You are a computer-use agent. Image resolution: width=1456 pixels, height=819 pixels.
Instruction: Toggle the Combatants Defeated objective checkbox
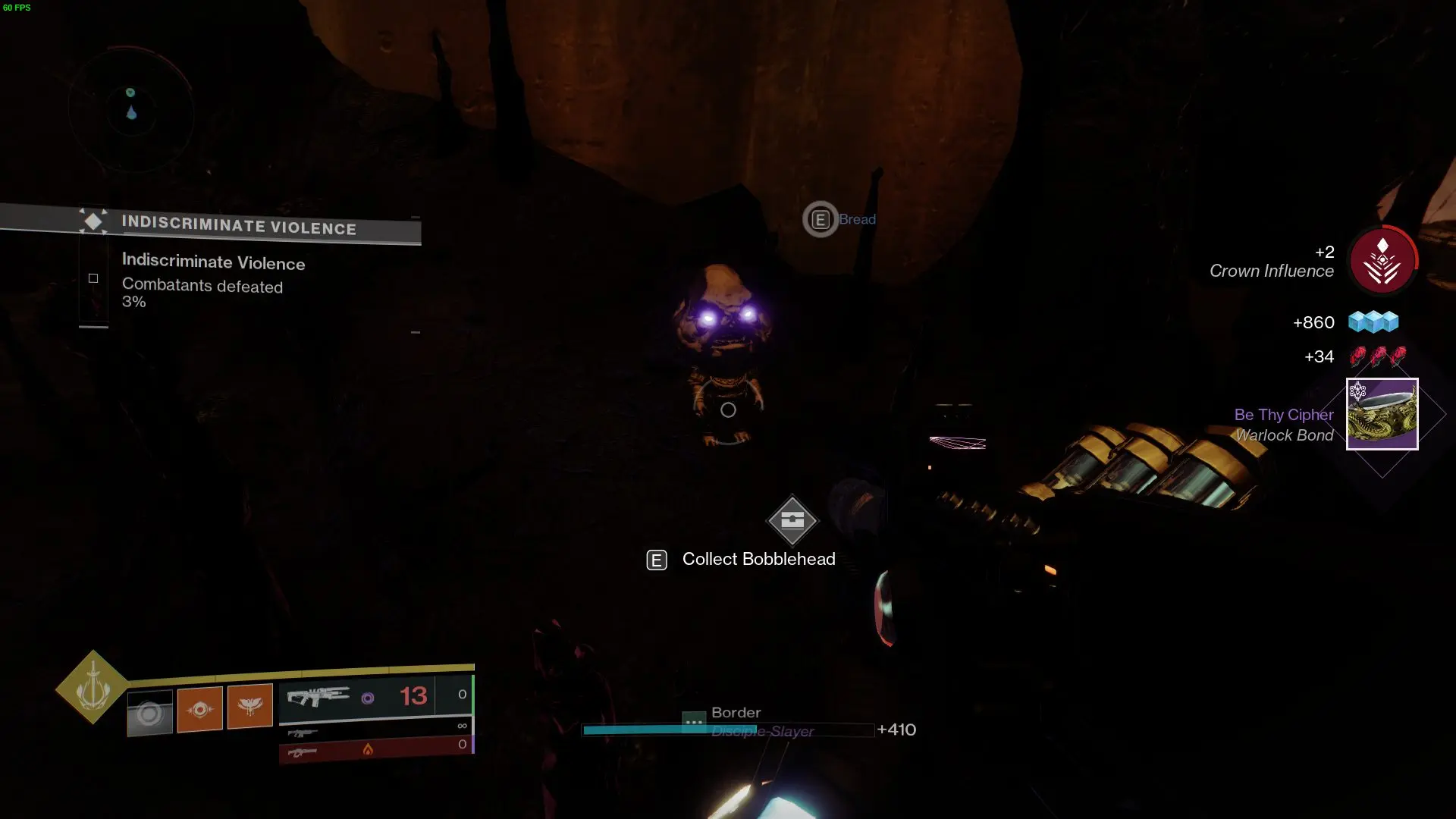pos(93,278)
